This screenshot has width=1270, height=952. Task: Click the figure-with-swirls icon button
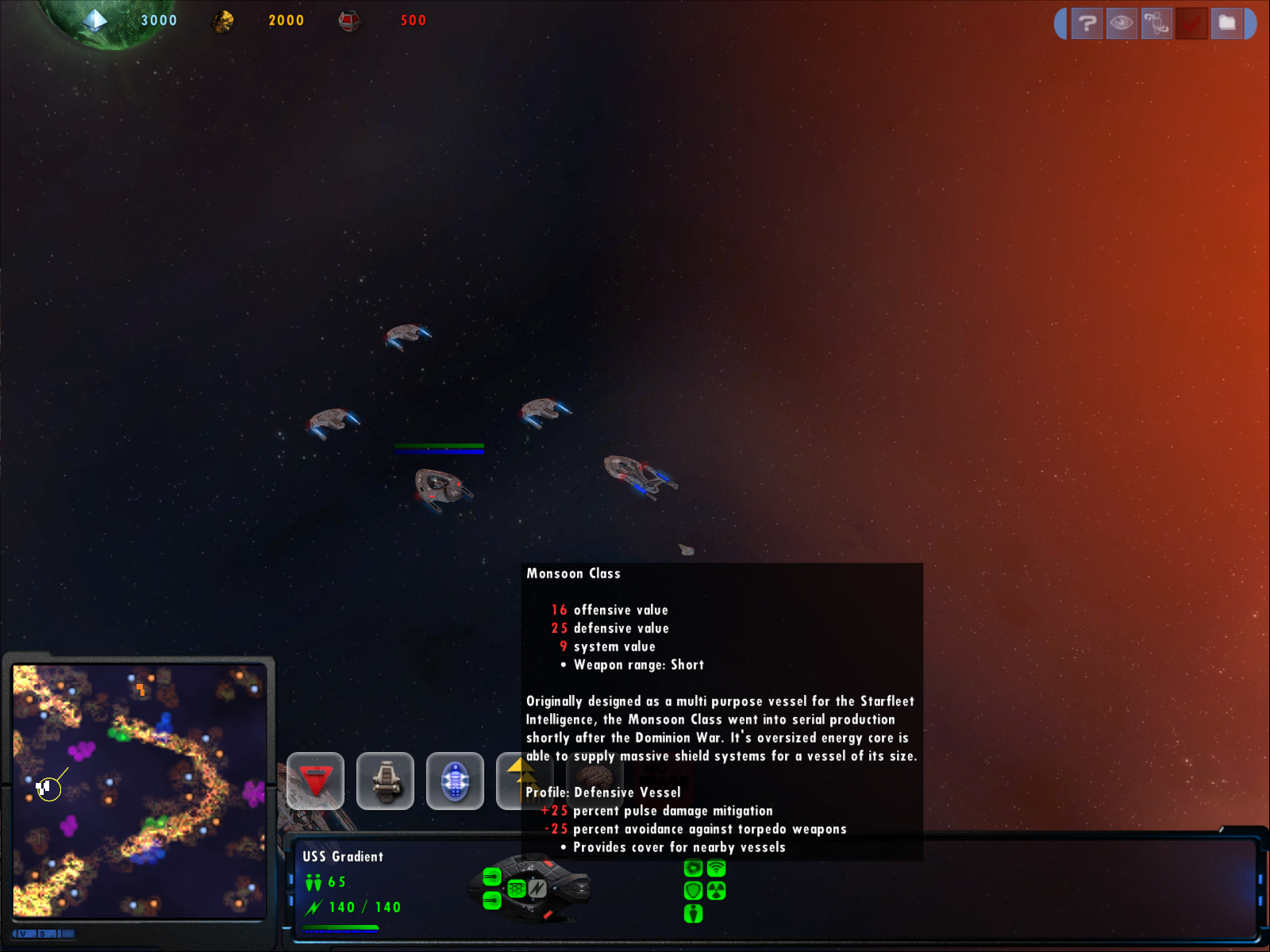(x=1156, y=23)
